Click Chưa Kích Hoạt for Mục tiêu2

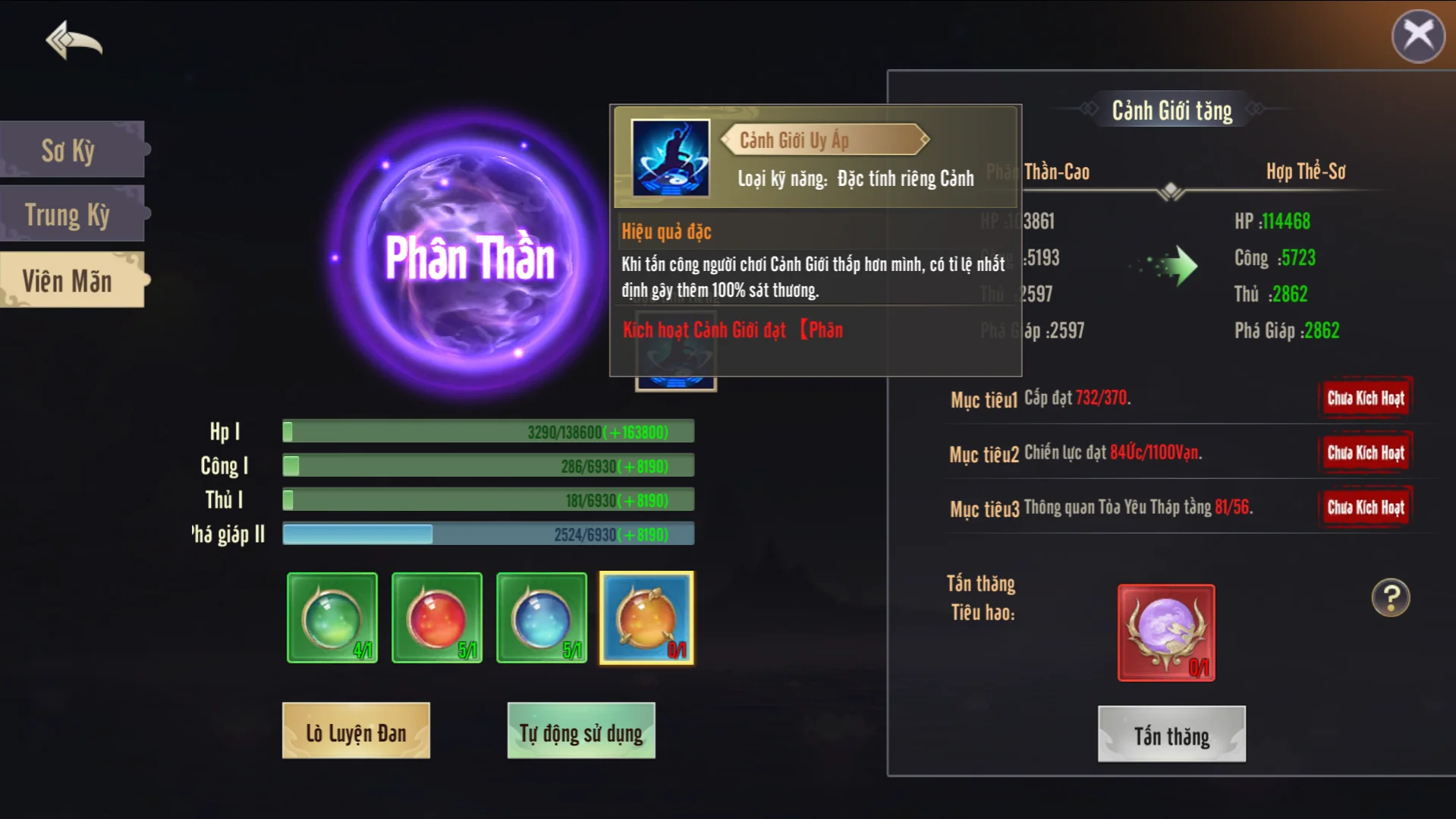[1365, 452]
